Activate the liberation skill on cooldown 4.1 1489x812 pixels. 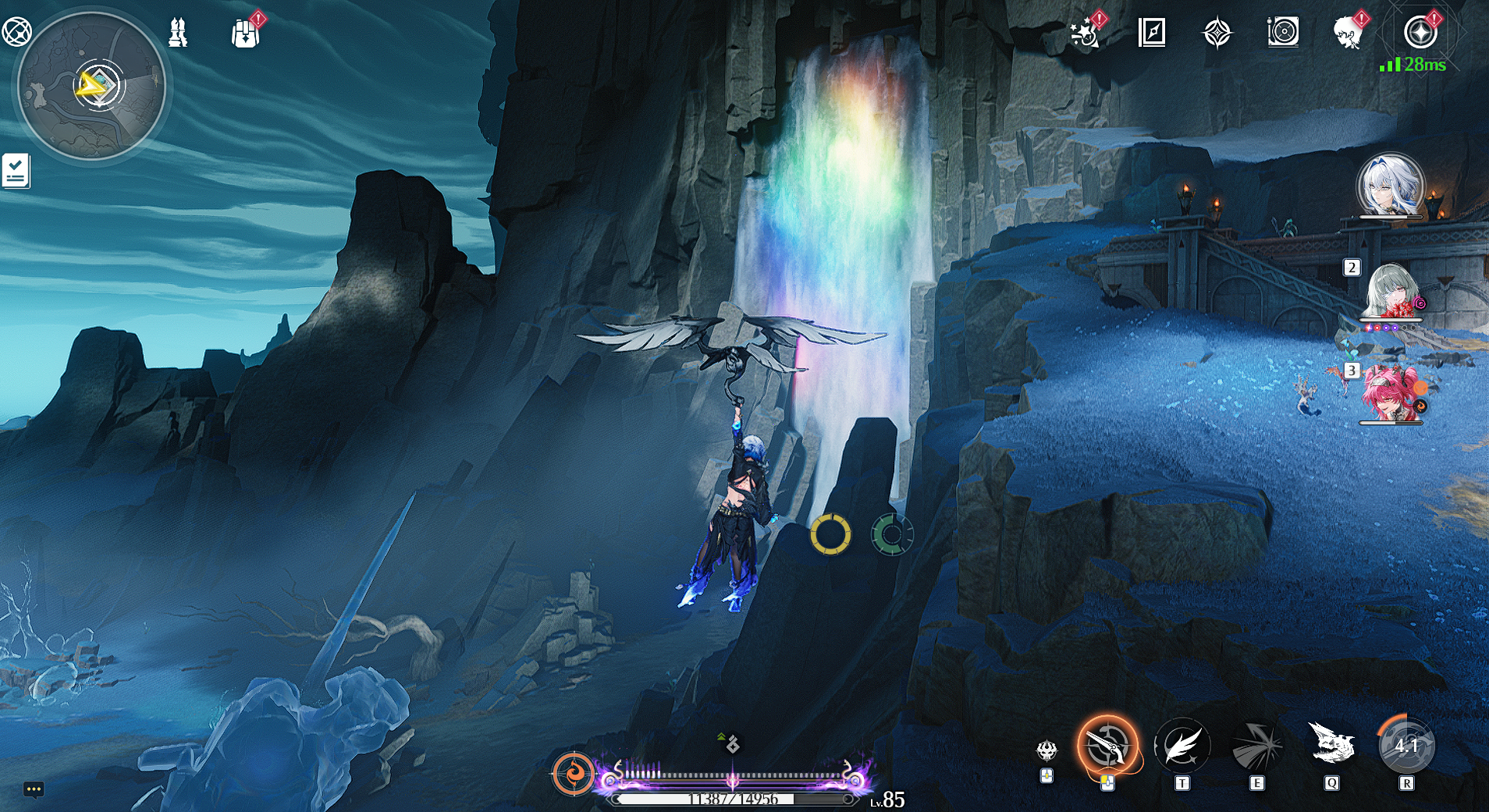coord(1405,746)
